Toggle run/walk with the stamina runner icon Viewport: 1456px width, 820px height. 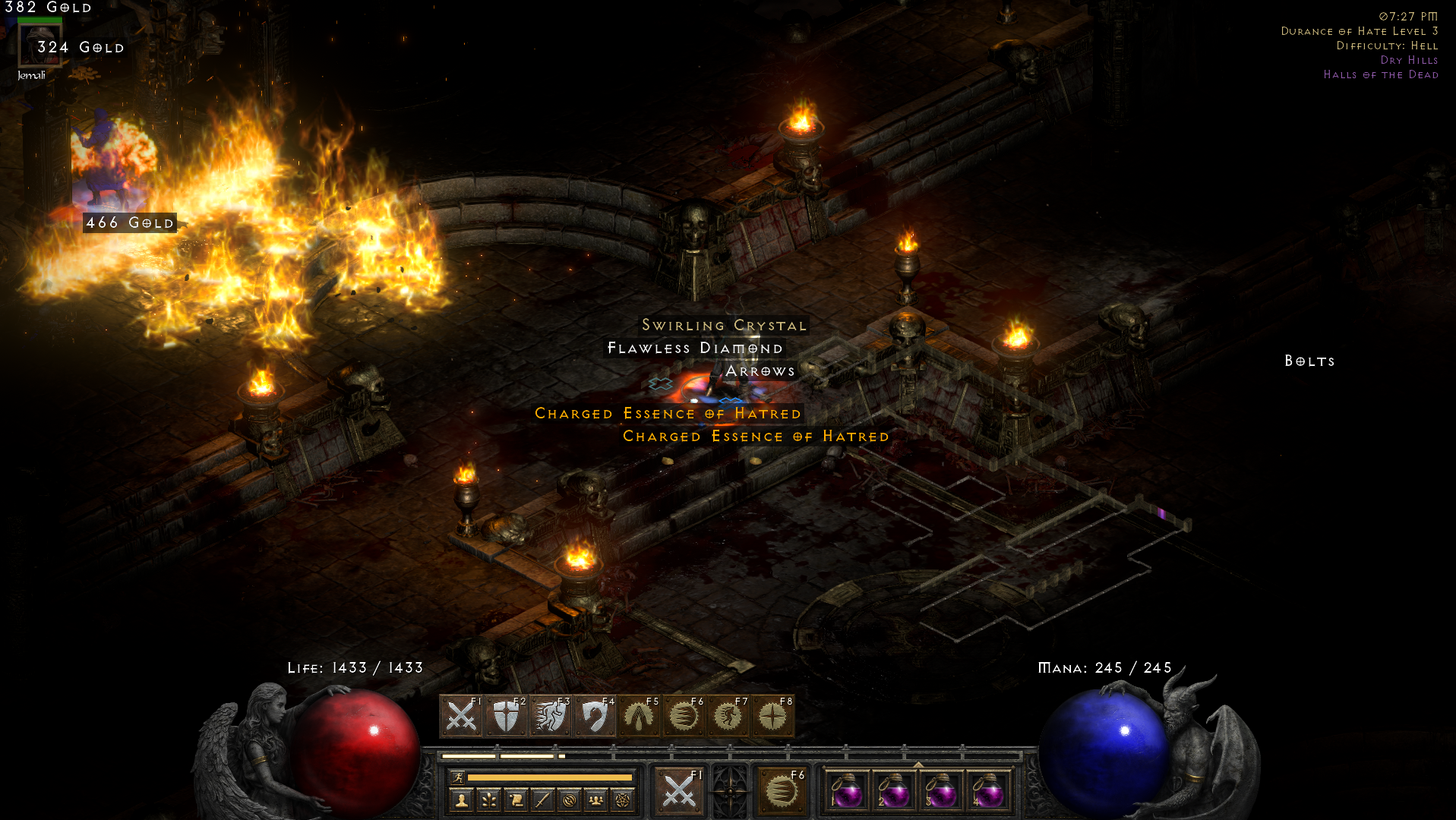coord(457,777)
